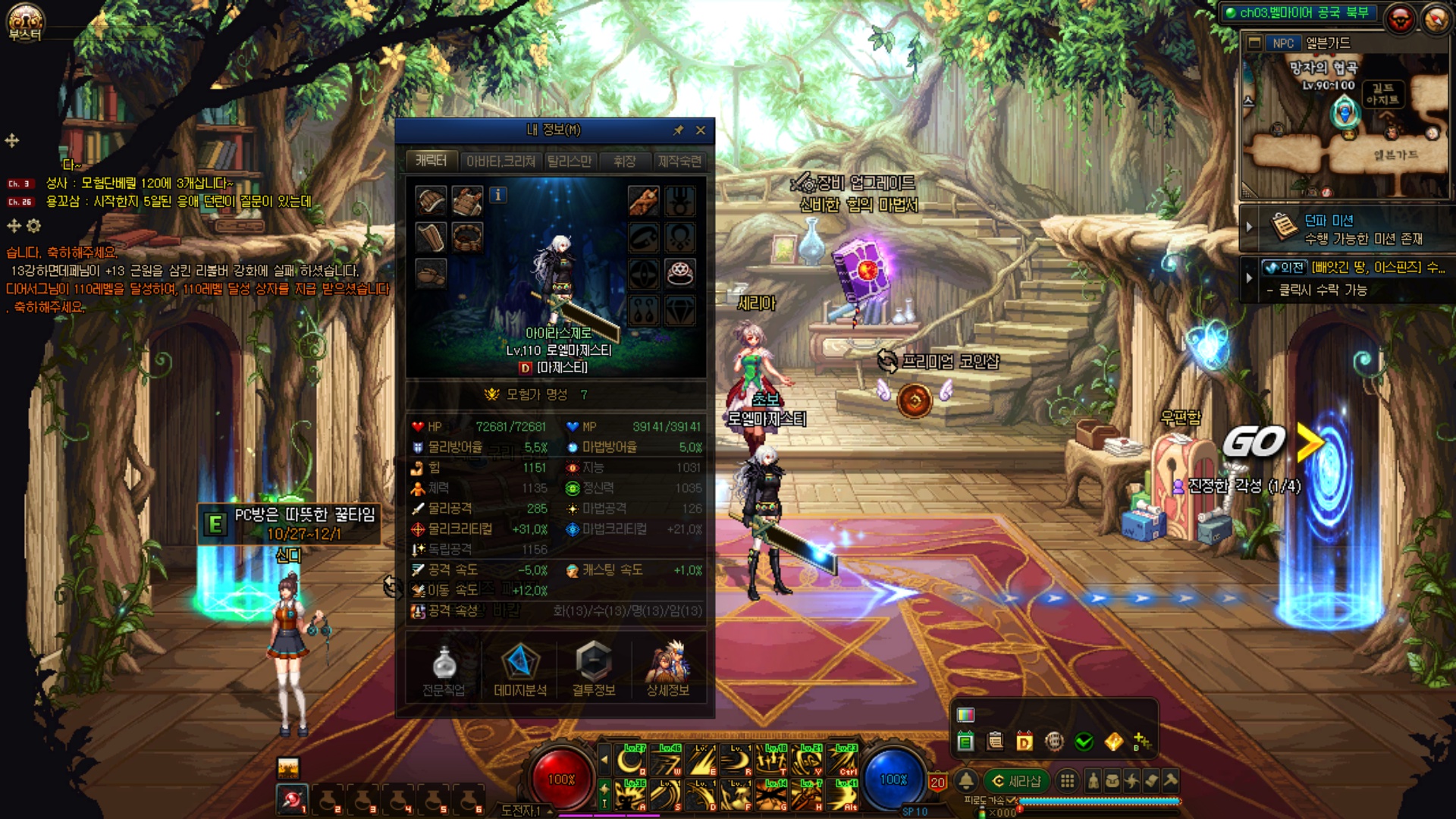Pin the 내 정보 window in place
The image size is (1456, 819).
pyautogui.click(x=678, y=130)
